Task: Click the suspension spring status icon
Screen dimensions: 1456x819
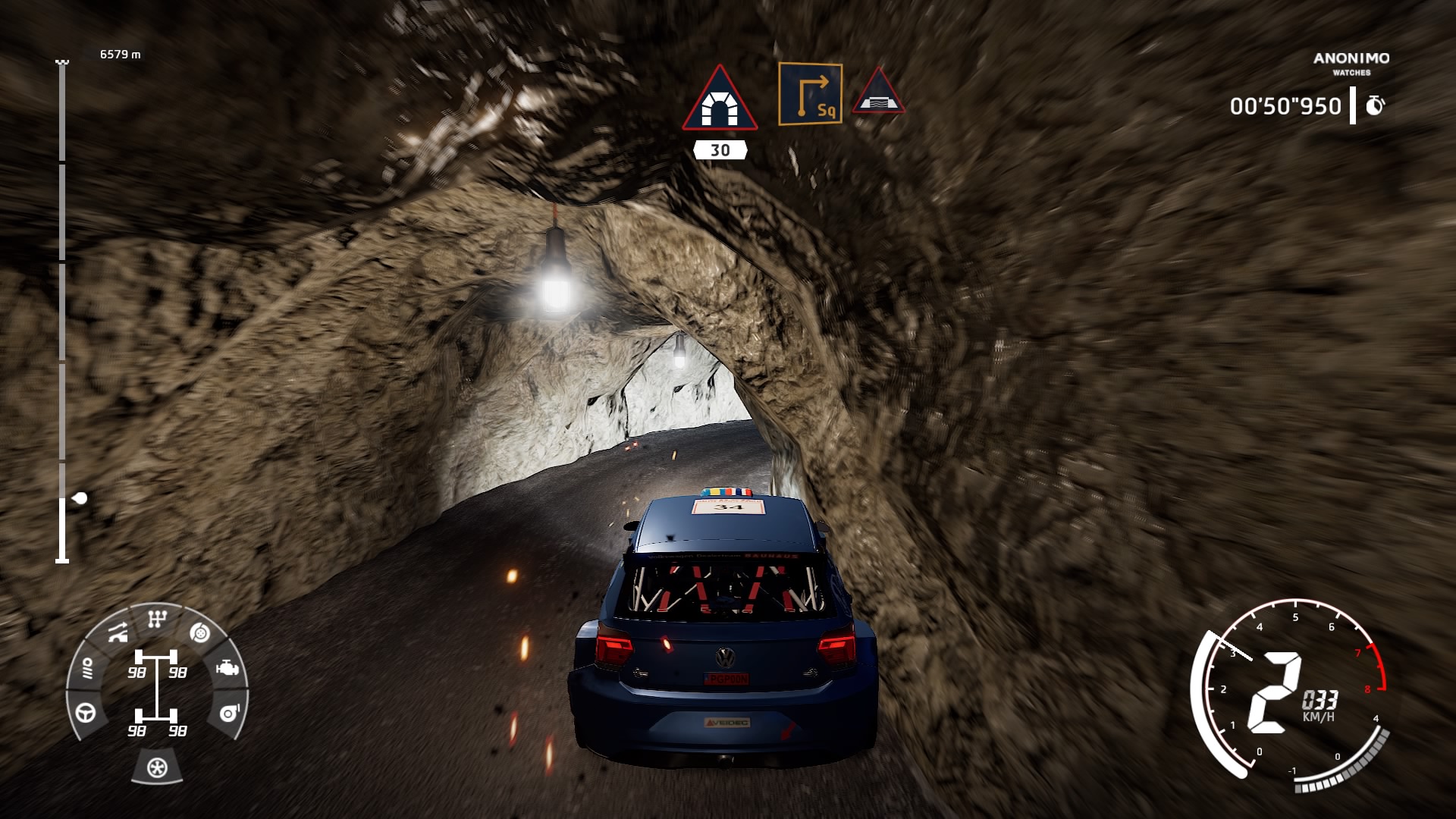Action: pos(87,668)
